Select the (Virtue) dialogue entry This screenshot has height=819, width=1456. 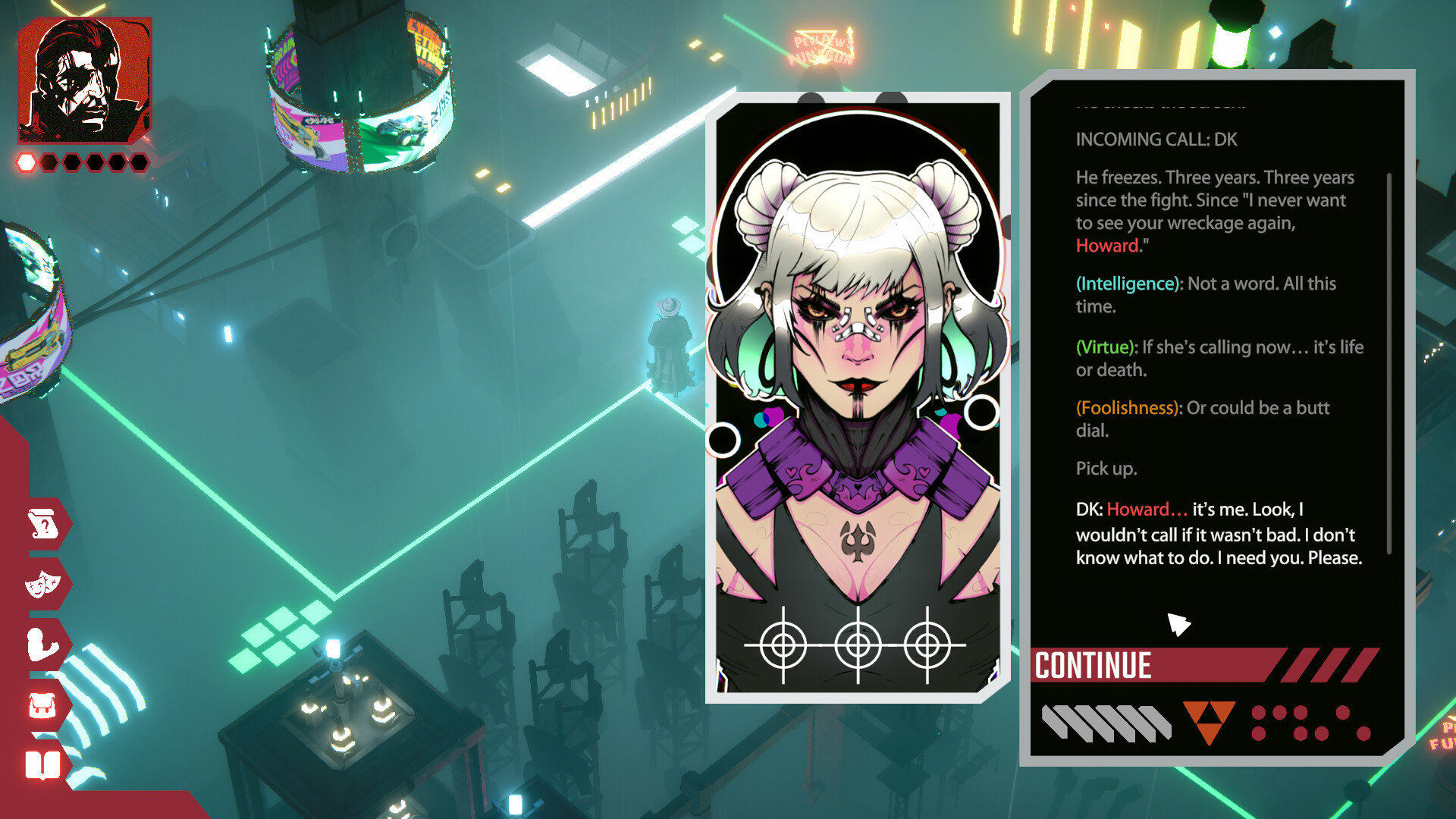pos(1104,347)
